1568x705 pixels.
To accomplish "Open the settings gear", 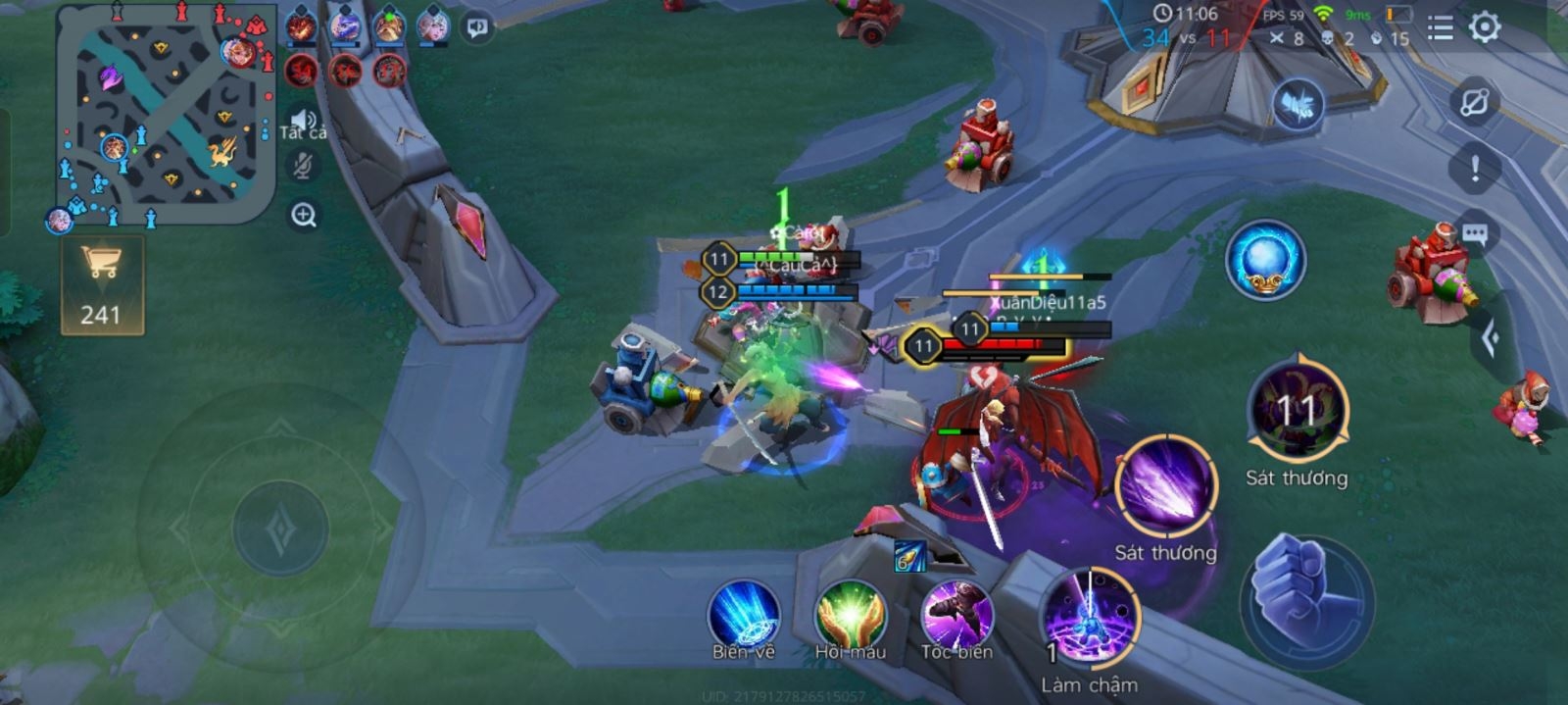I will coord(1485,27).
